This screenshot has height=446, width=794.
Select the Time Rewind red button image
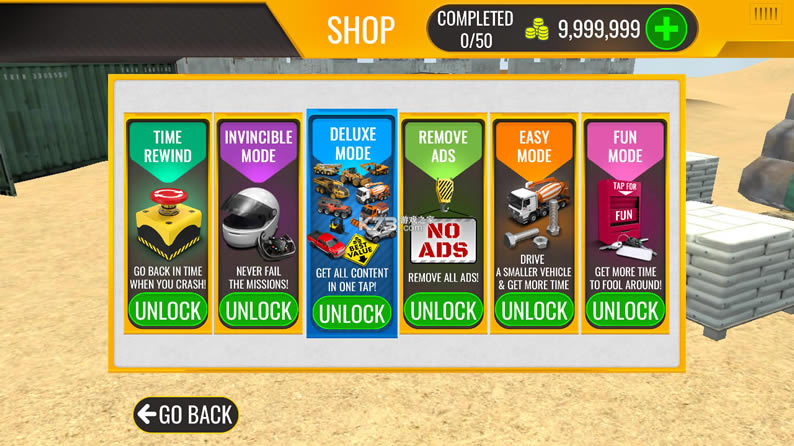point(167,222)
